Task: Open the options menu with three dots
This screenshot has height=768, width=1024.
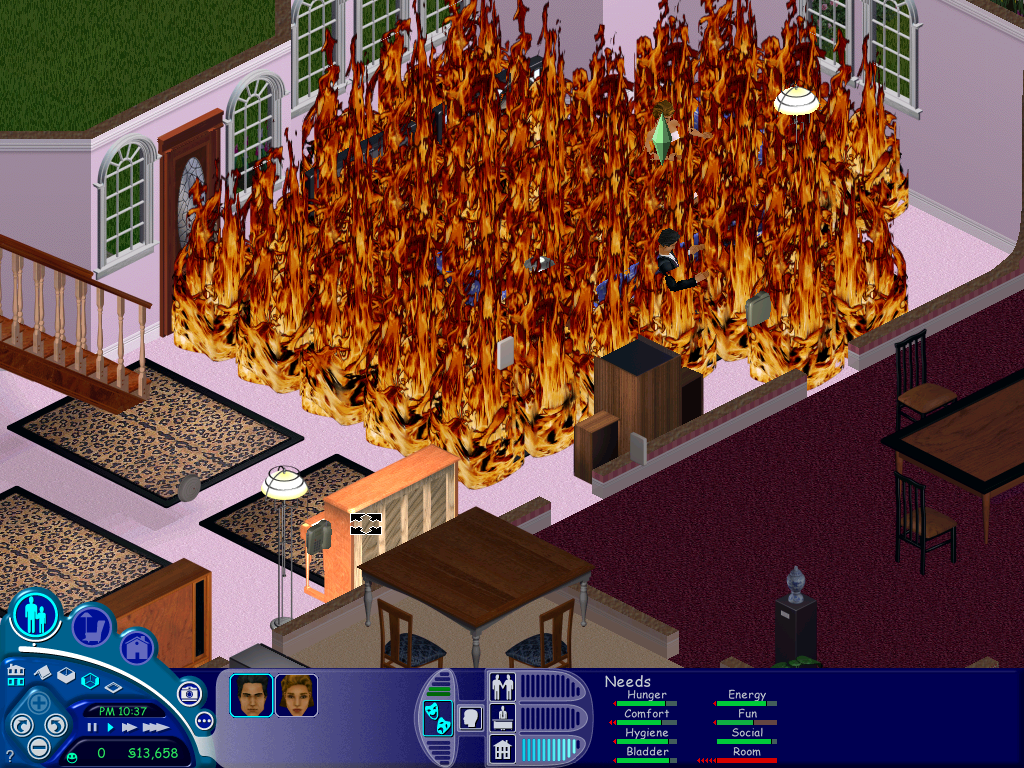Action: [x=205, y=721]
